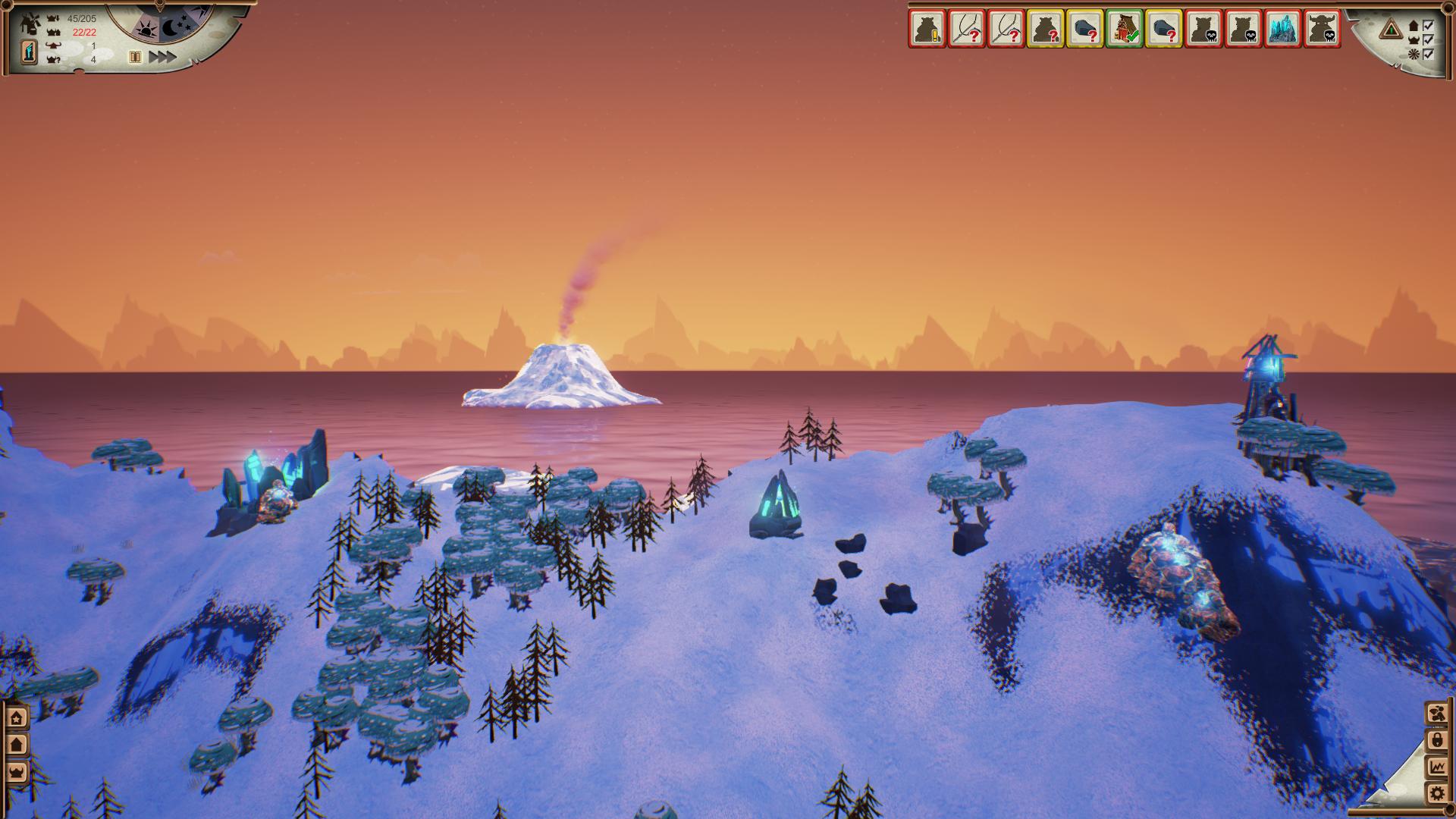Click the glowing rune stone button
1456x819 pixels.
(x=28, y=52)
